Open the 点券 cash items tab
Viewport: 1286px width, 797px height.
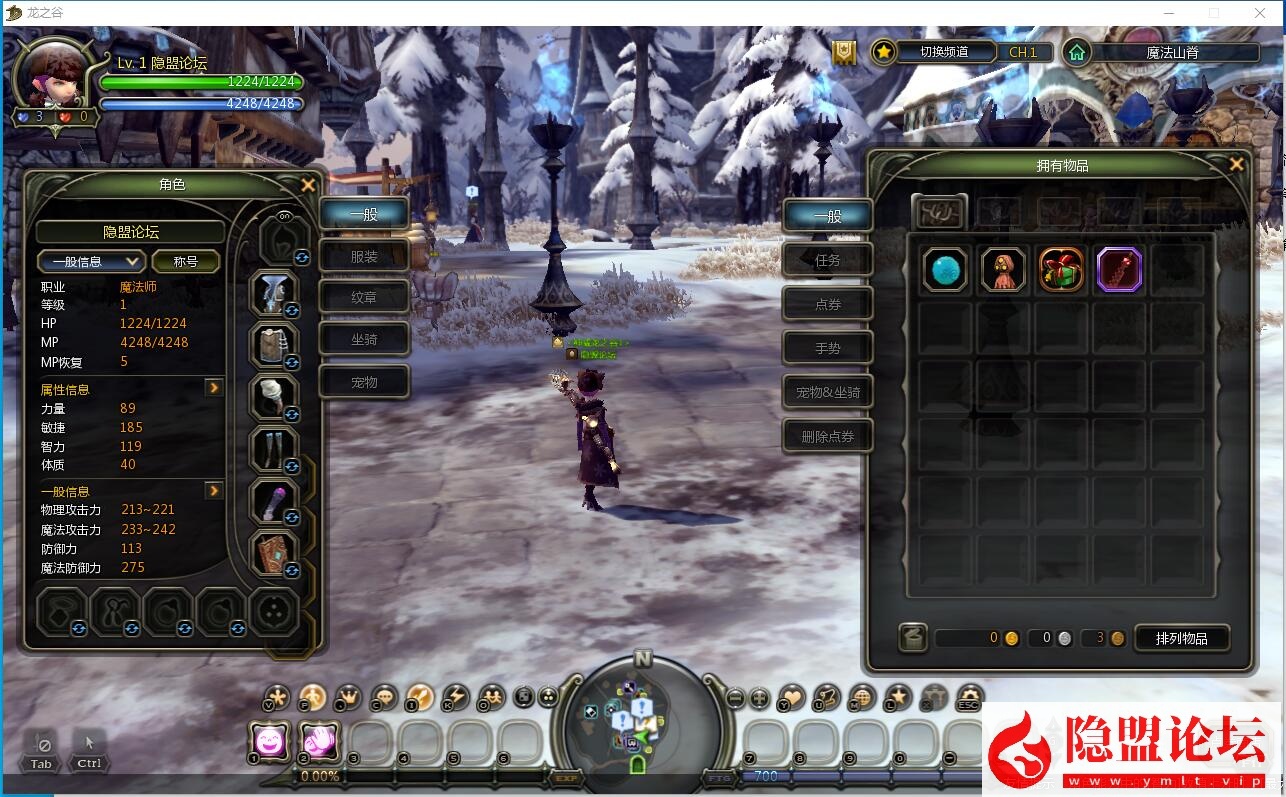pyautogui.click(x=828, y=304)
